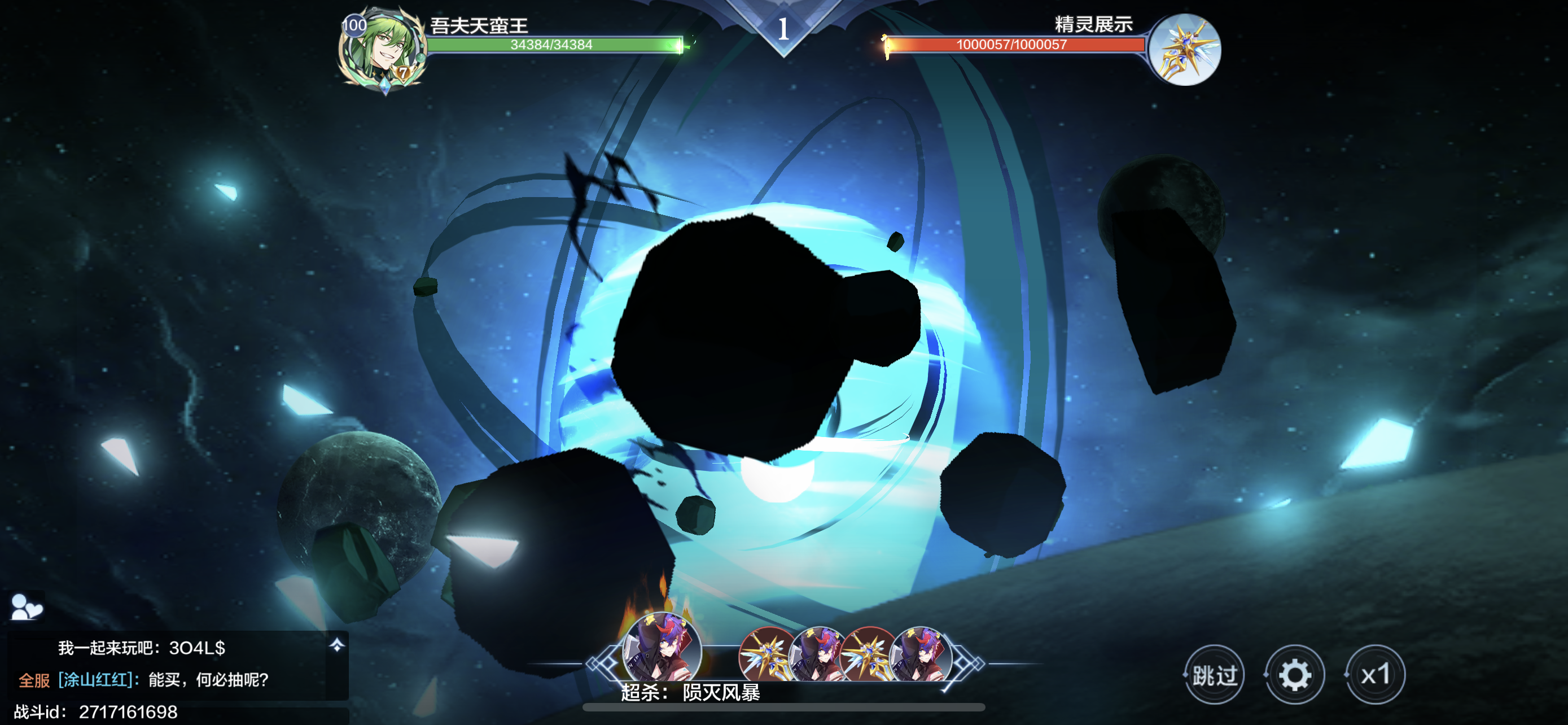Skip the battle with 跳过 button

(1214, 675)
